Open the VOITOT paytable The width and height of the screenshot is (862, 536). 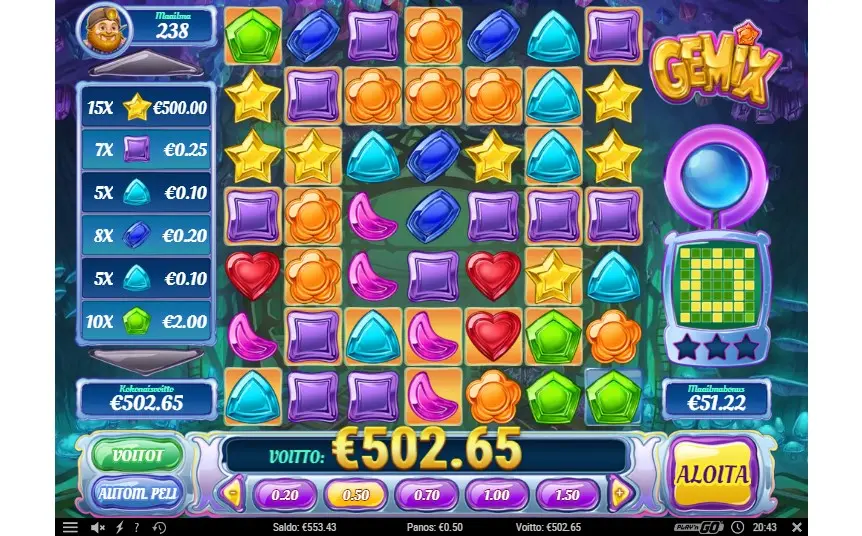click(137, 454)
